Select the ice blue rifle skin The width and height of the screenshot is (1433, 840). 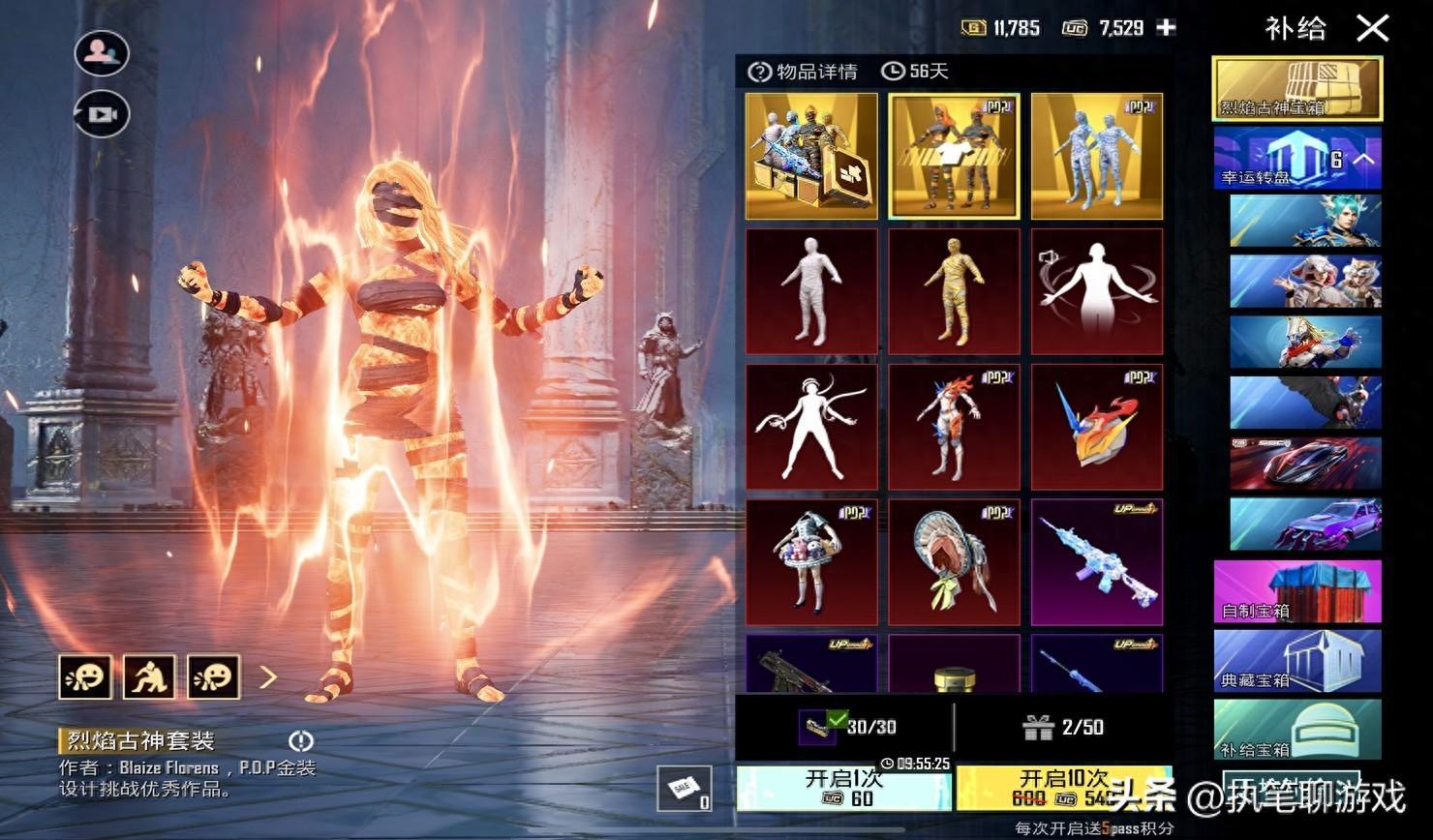pyautogui.click(x=1096, y=562)
